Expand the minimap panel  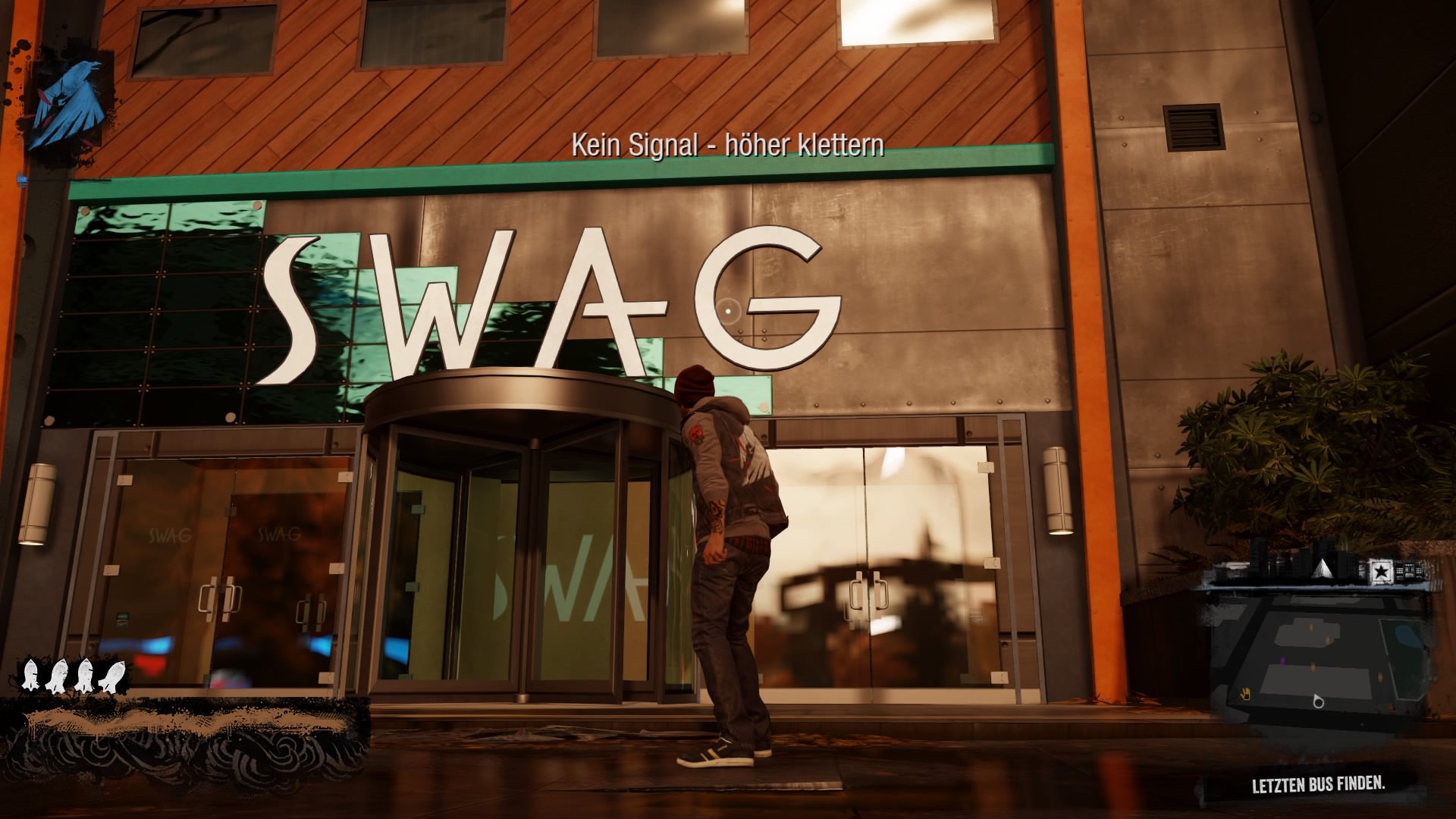[1327, 652]
